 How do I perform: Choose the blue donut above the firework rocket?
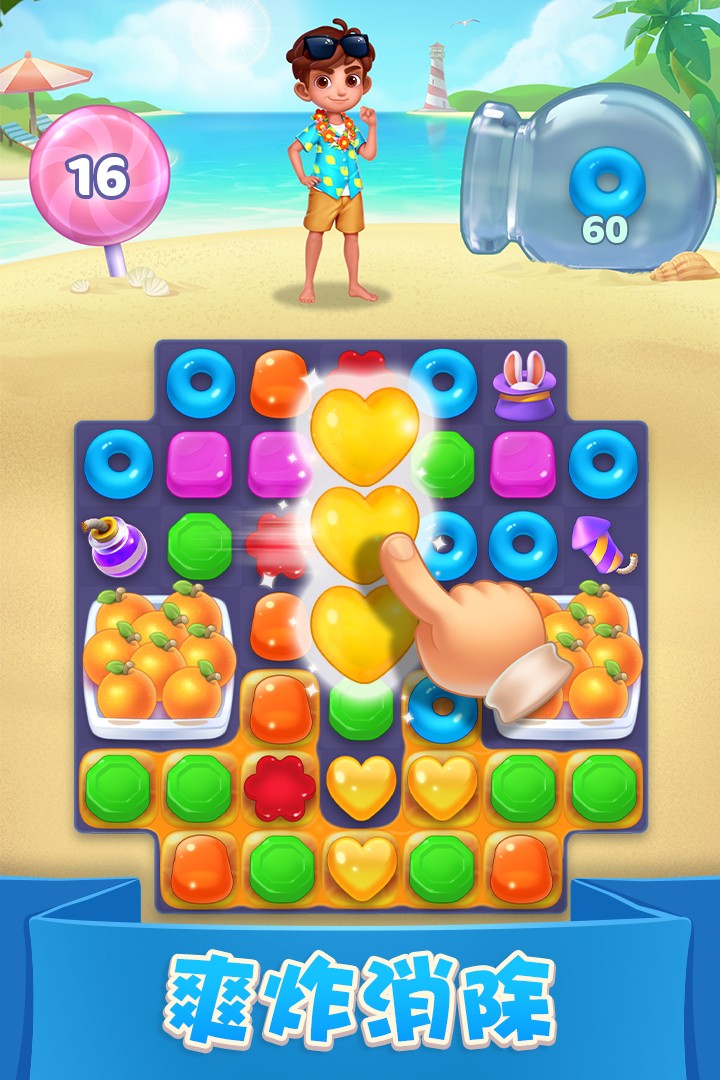pyautogui.click(x=602, y=463)
